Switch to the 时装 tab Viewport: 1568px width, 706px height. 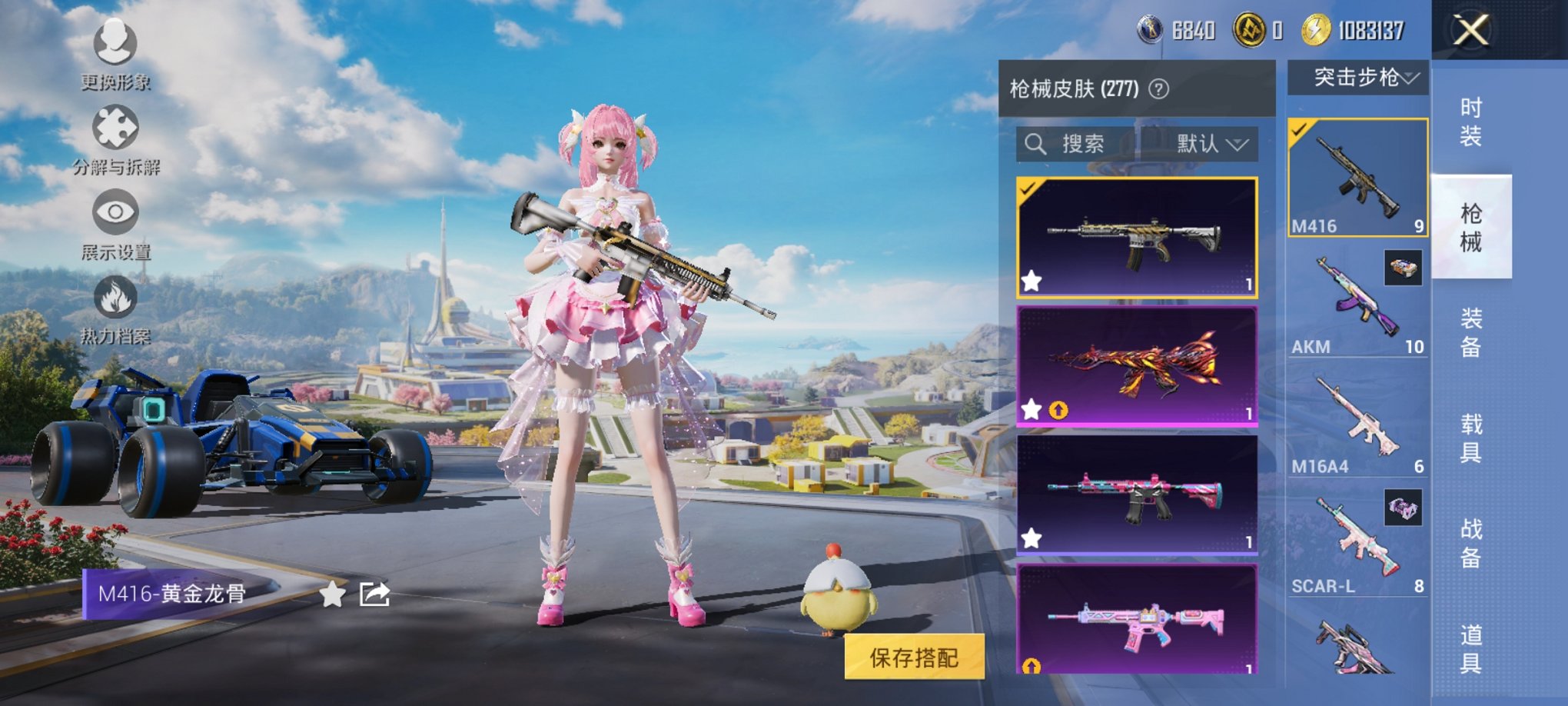click(x=1472, y=123)
